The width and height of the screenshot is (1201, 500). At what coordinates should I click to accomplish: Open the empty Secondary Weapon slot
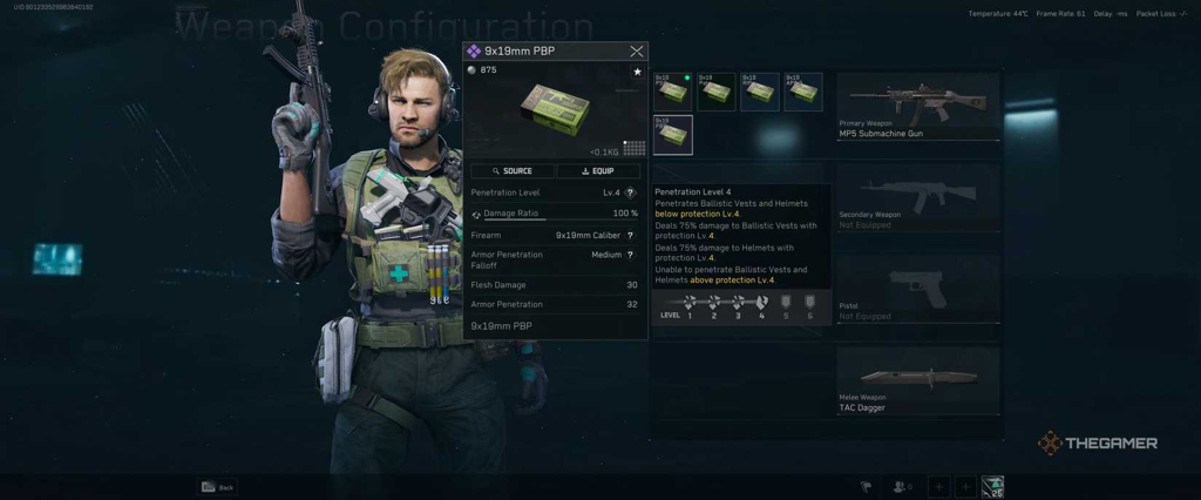[917, 197]
